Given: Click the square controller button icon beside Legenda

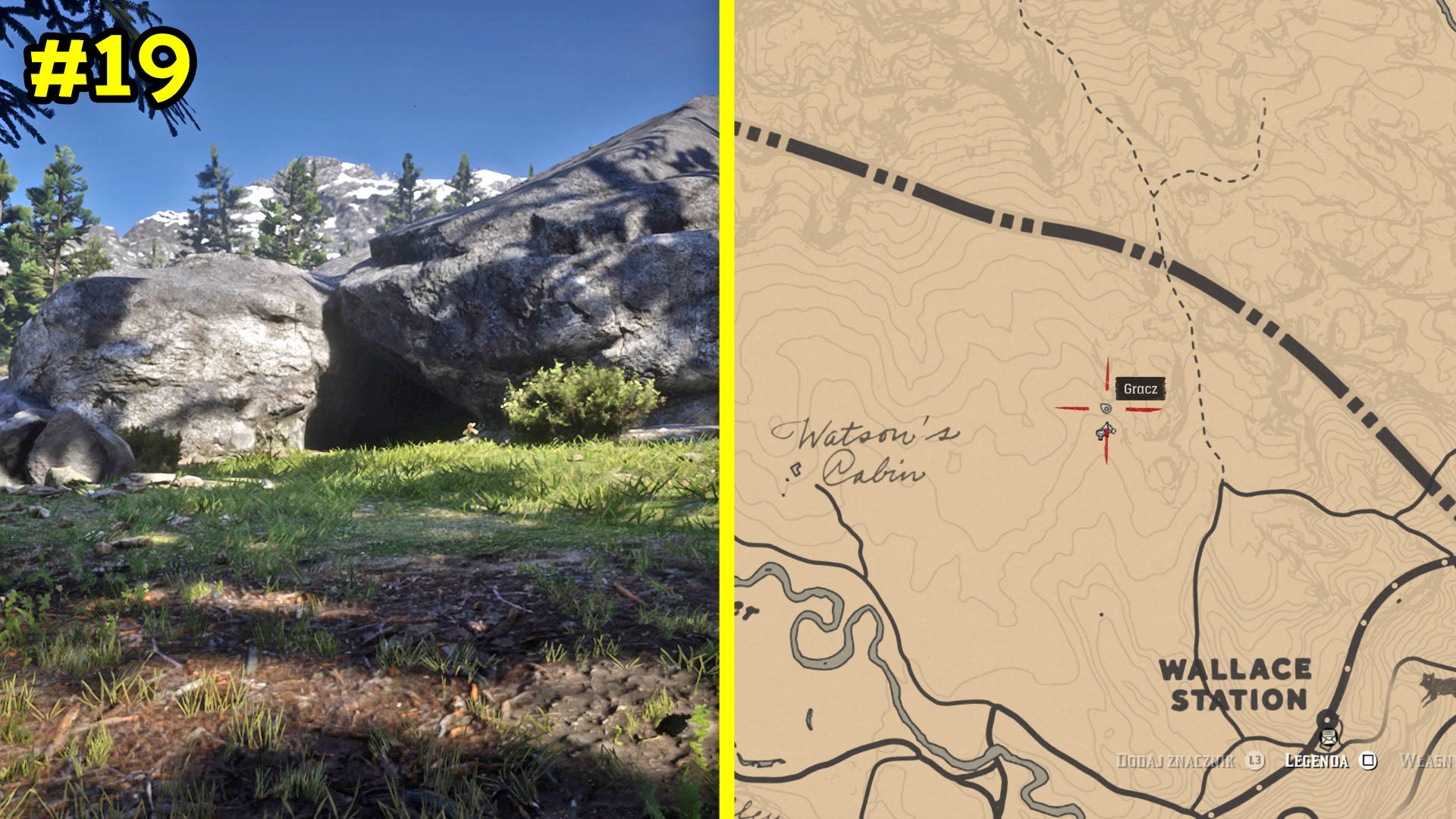Looking at the screenshot, I should (1368, 761).
